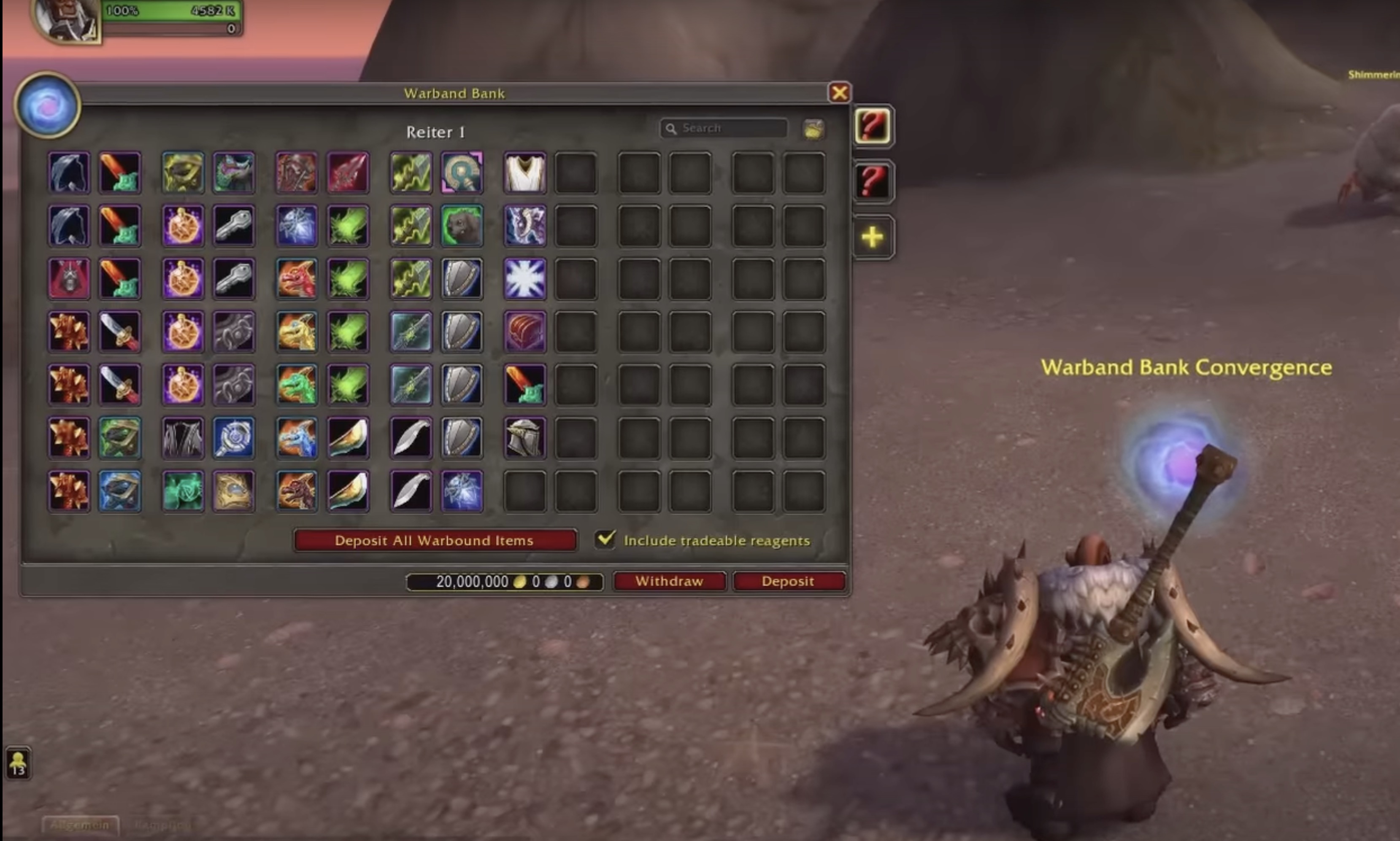Viewport: 1400px width, 841px height.
Task: Toggle Include tradeable reagents checkbox
Action: point(605,539)
